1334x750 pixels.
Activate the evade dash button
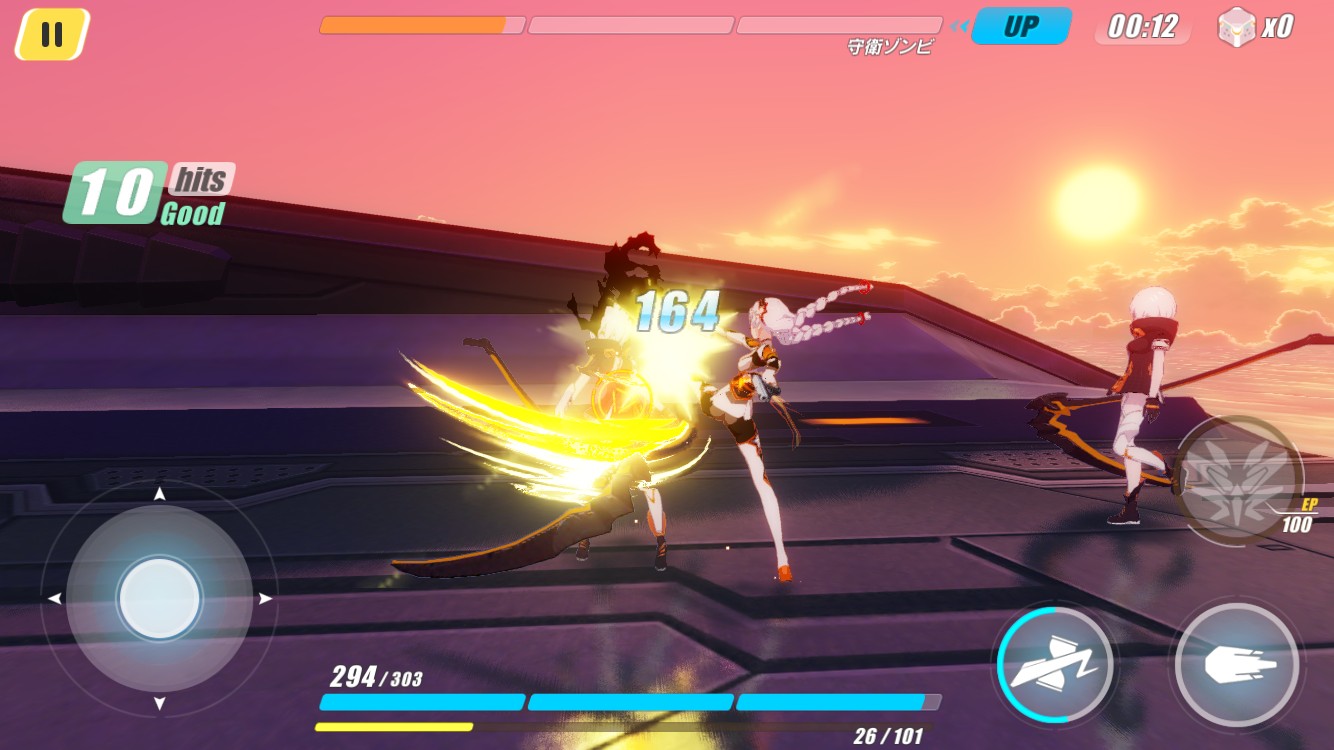1056,665
